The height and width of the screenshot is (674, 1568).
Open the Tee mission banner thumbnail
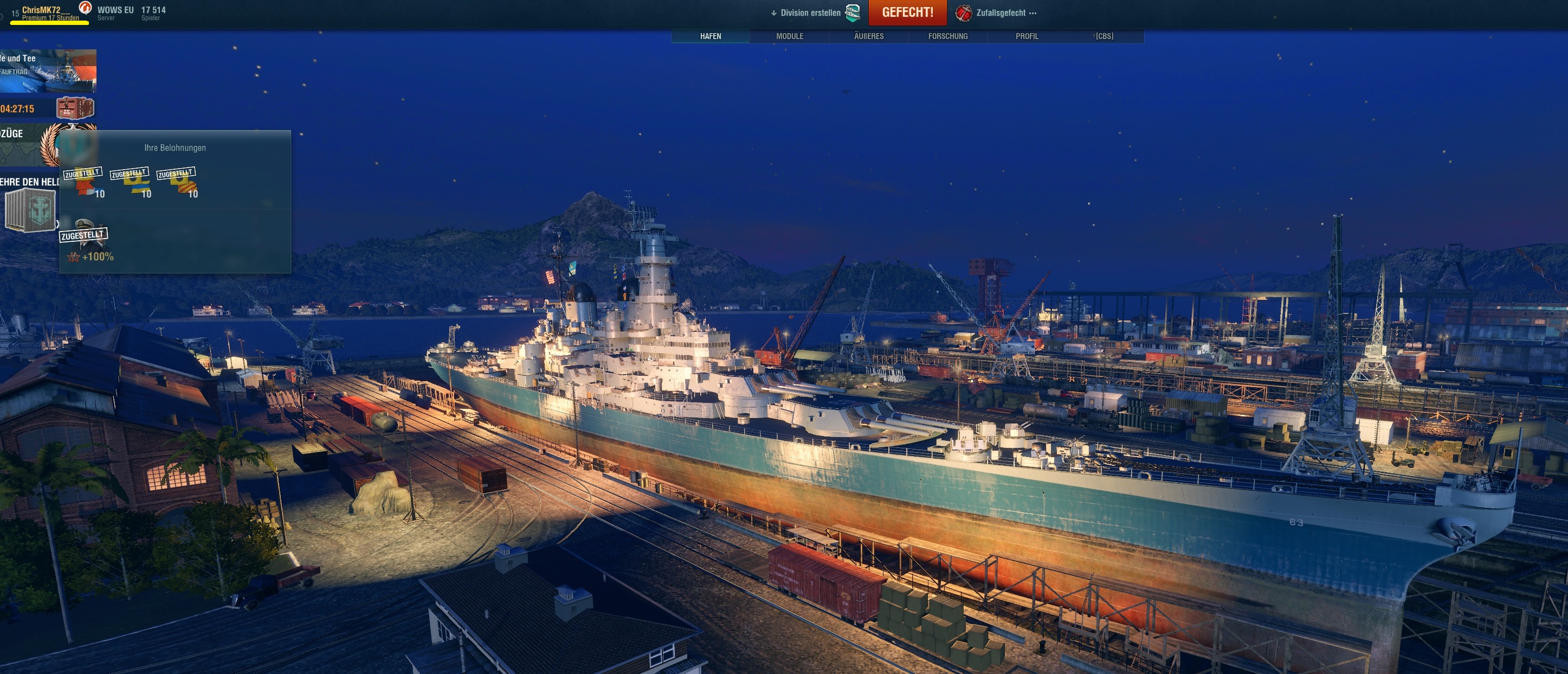(x=48, y=70)
